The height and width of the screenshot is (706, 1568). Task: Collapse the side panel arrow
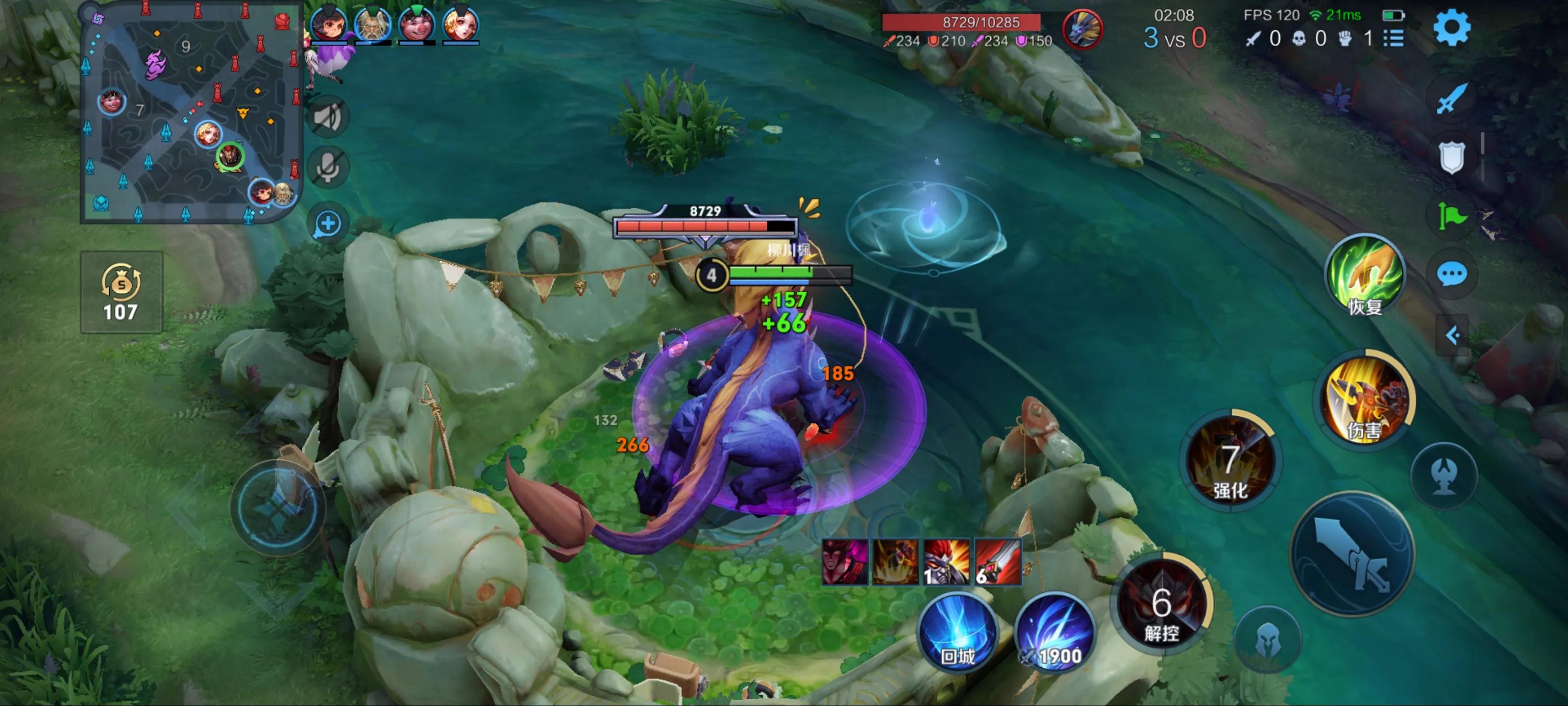coord(1452,335)
